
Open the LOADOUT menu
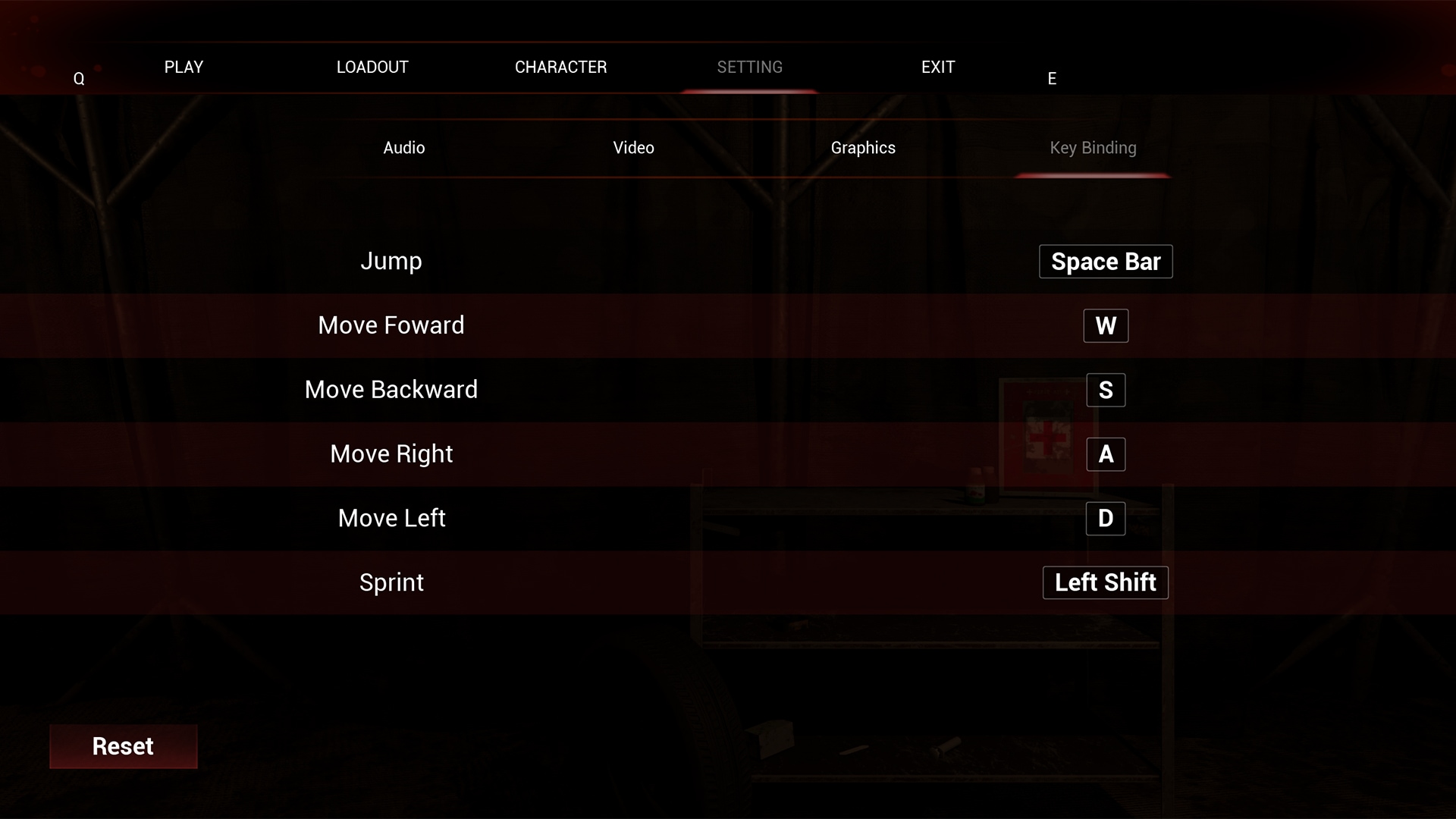point(372,67)
